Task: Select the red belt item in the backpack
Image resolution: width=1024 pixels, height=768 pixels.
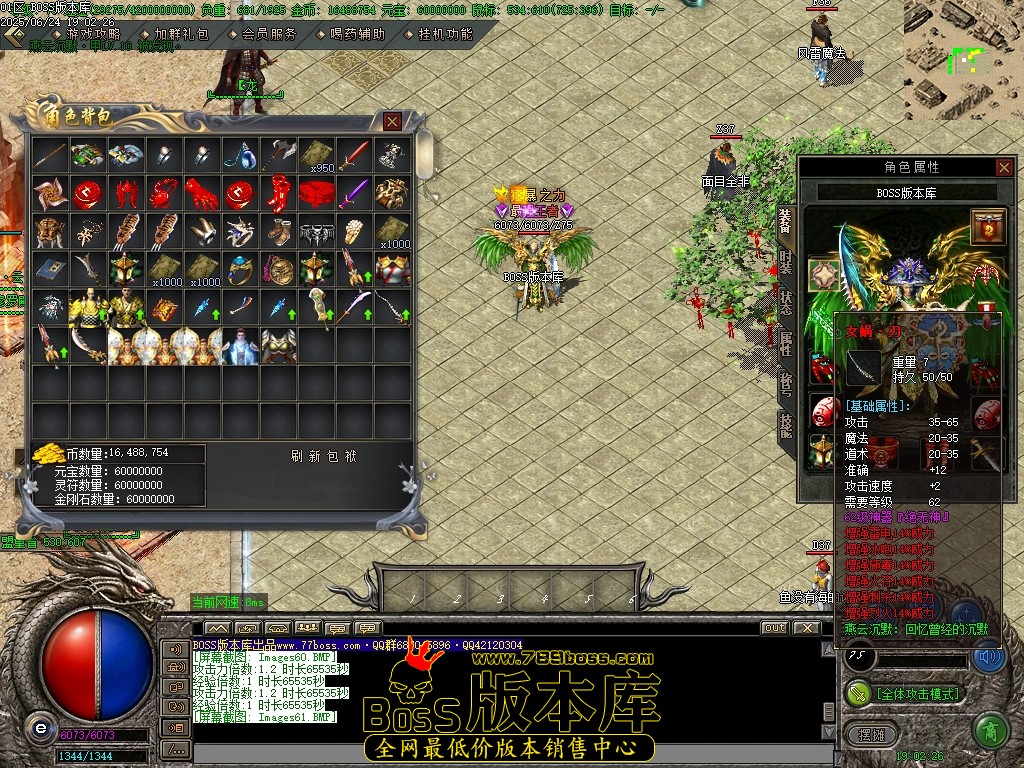Action: point(317,192)
